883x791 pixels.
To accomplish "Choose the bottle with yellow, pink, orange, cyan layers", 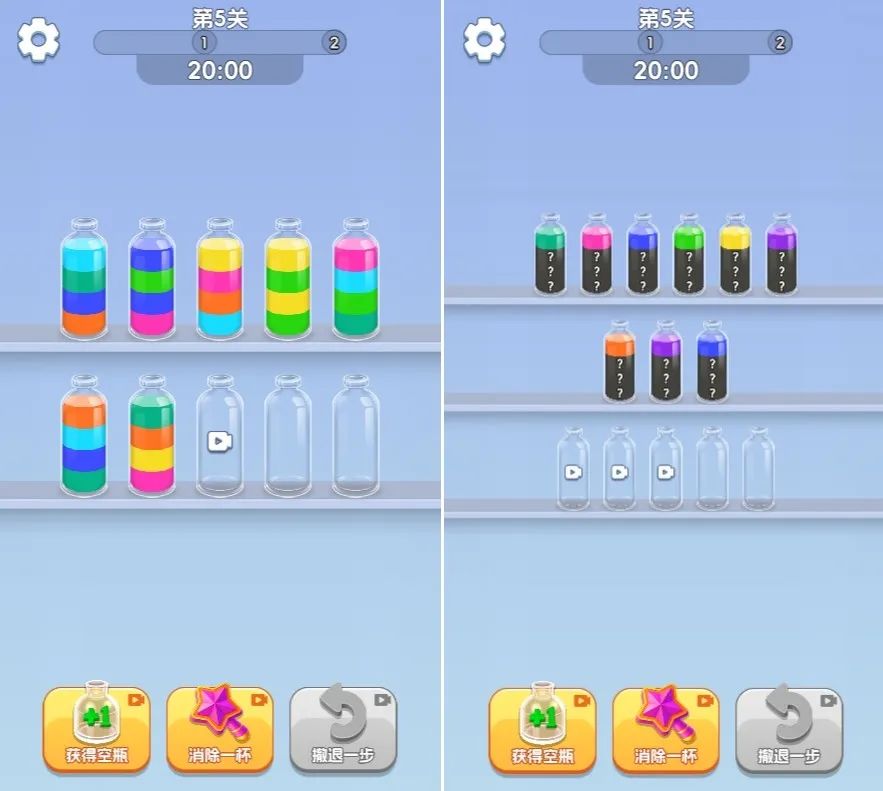I will point(220,280).
